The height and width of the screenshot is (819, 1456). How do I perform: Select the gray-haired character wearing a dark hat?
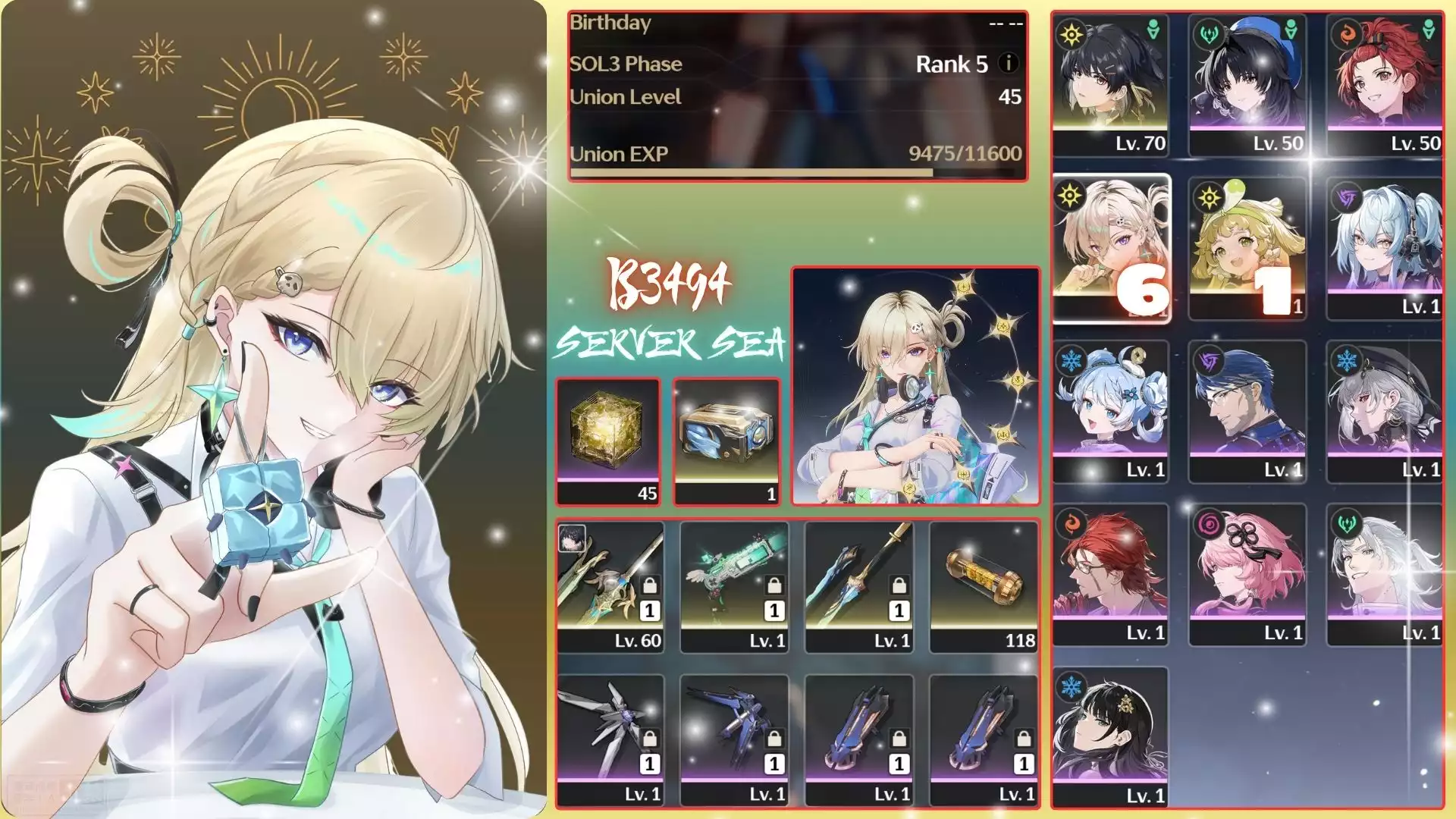(x=1385, y=412)
